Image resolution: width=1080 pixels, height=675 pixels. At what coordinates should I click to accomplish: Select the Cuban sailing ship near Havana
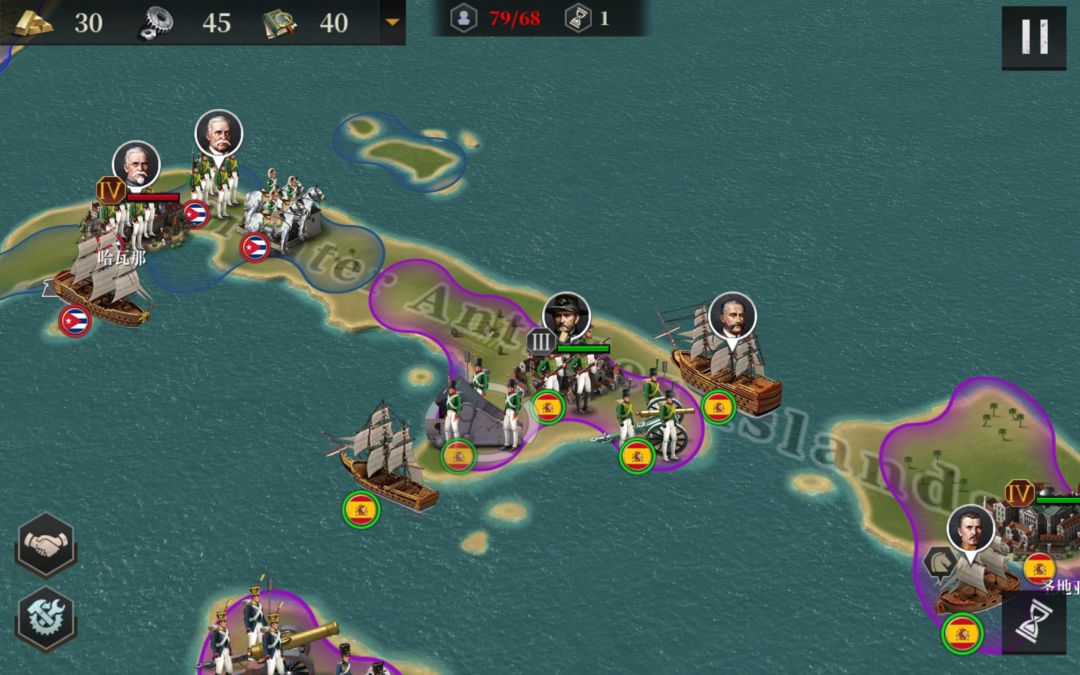tap(100, 285)
